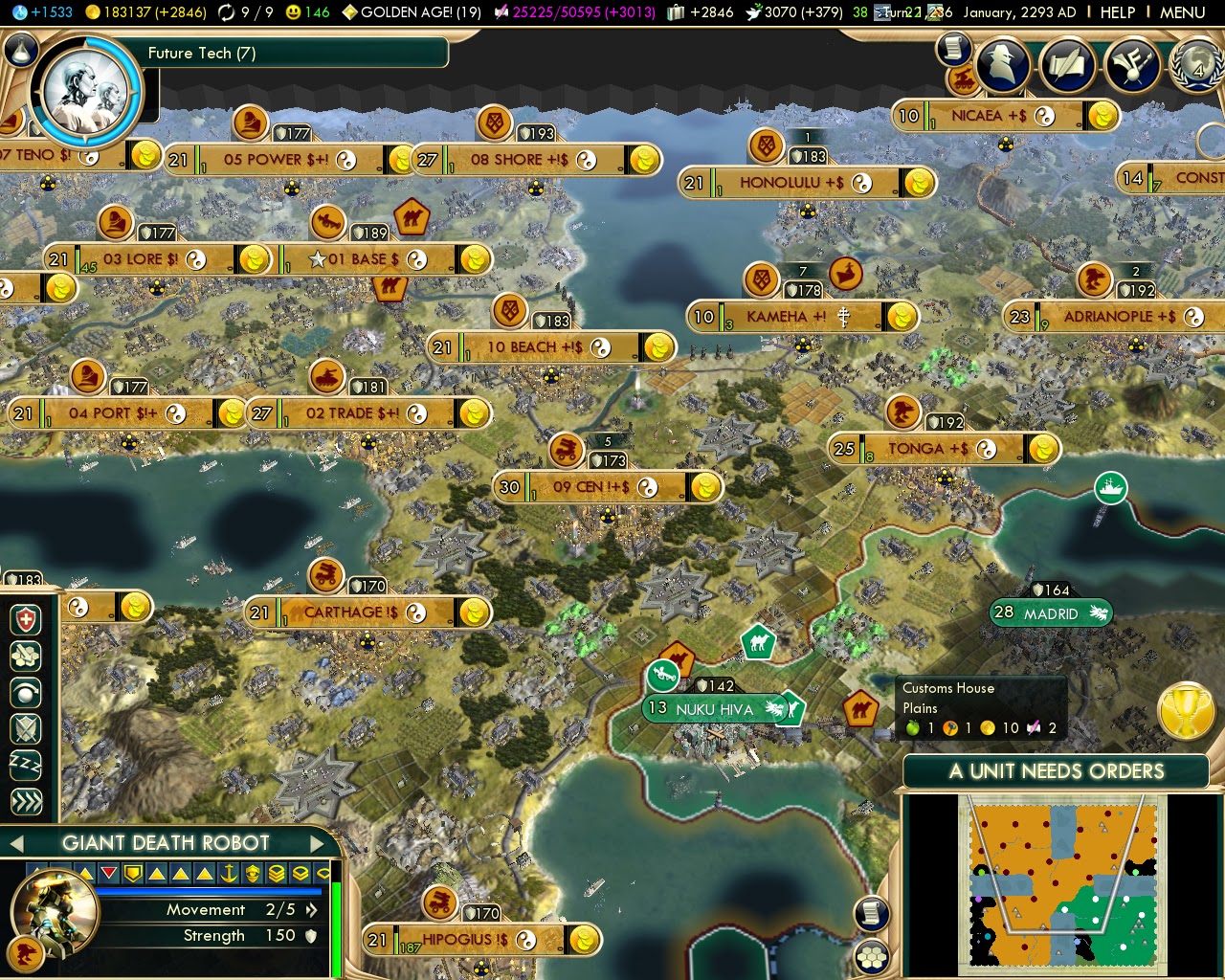Click the A UNIT NEEDS ORDERS banner
Image resolution: width=1225 pixels, height=980 pixels.
(x=1056, y=771)
